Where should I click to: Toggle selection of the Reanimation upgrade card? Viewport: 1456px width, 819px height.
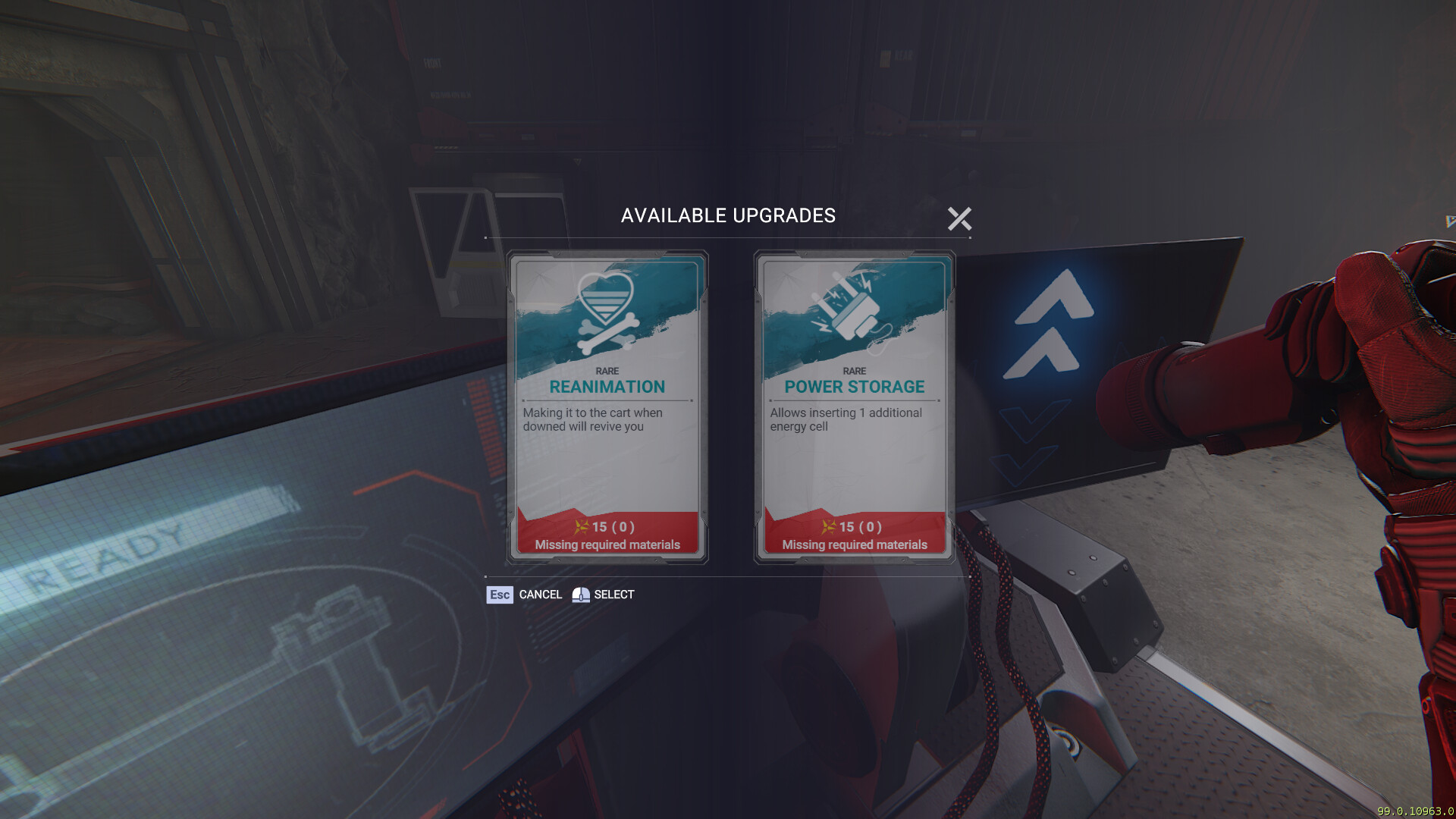(608, 409)
